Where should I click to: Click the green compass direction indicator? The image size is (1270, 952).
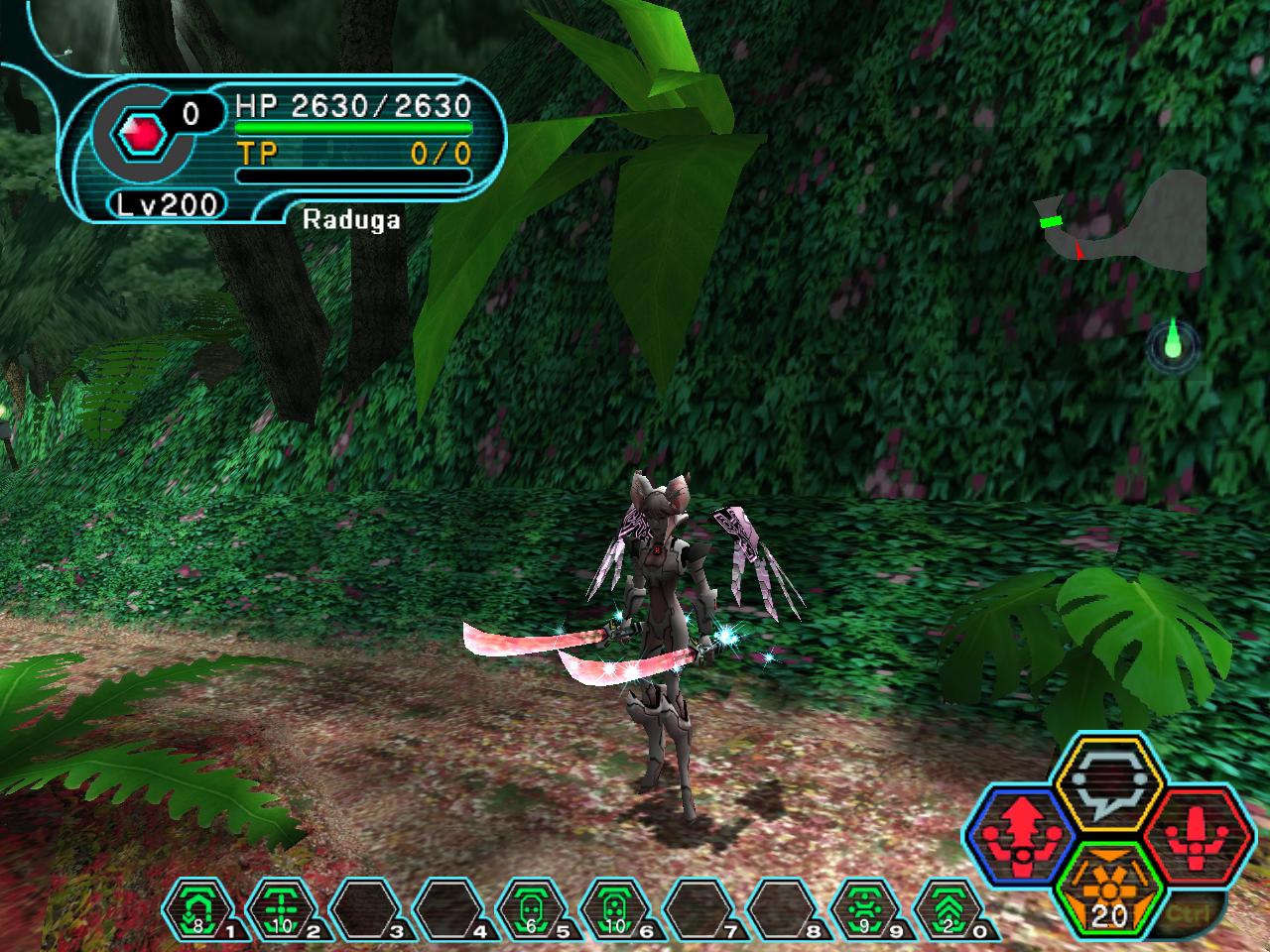point(1173,344)
